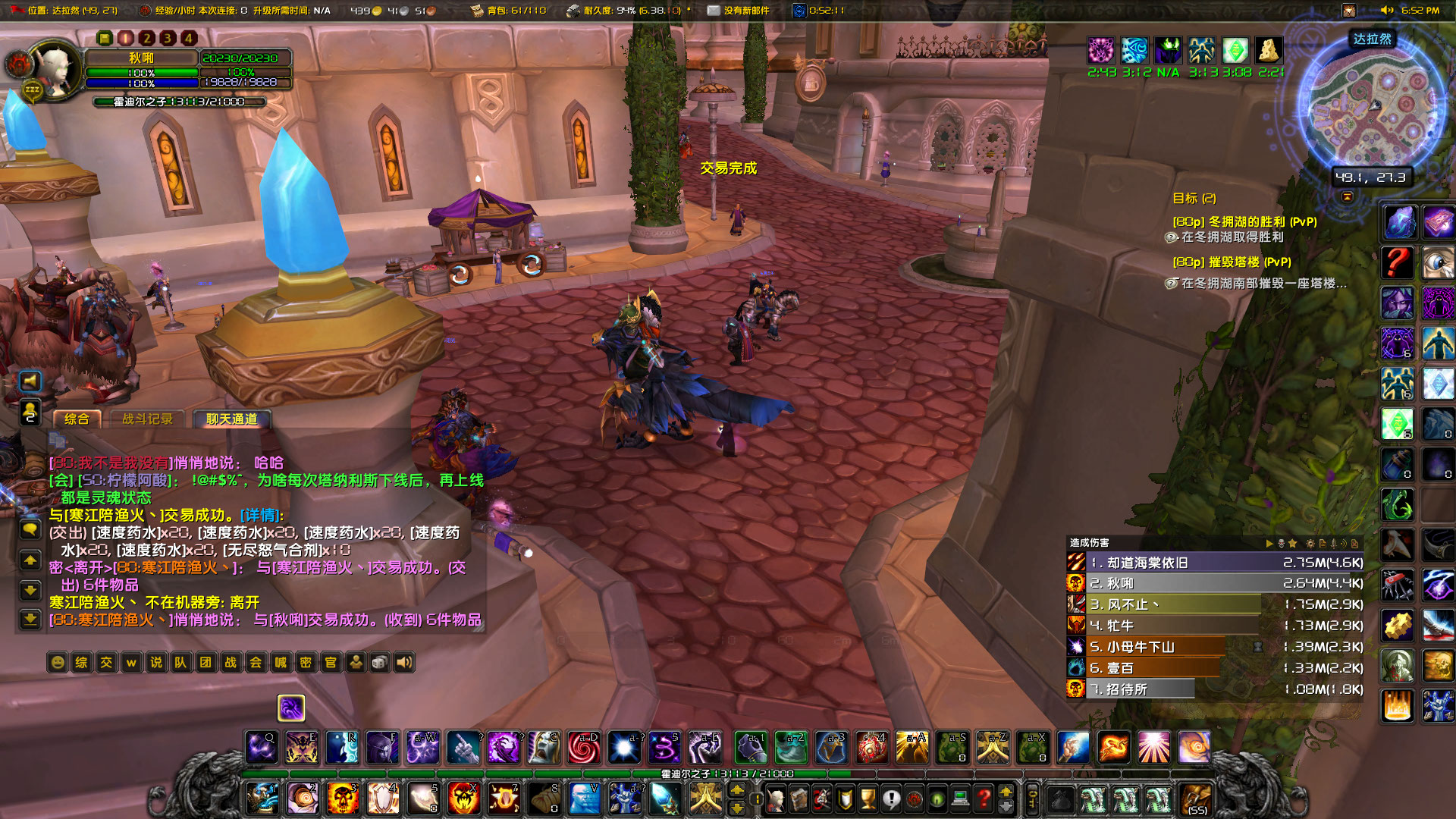Click the up arrow to switch action bar page
The height and width of the screenshot is (819, 1456).
(736, 791)
